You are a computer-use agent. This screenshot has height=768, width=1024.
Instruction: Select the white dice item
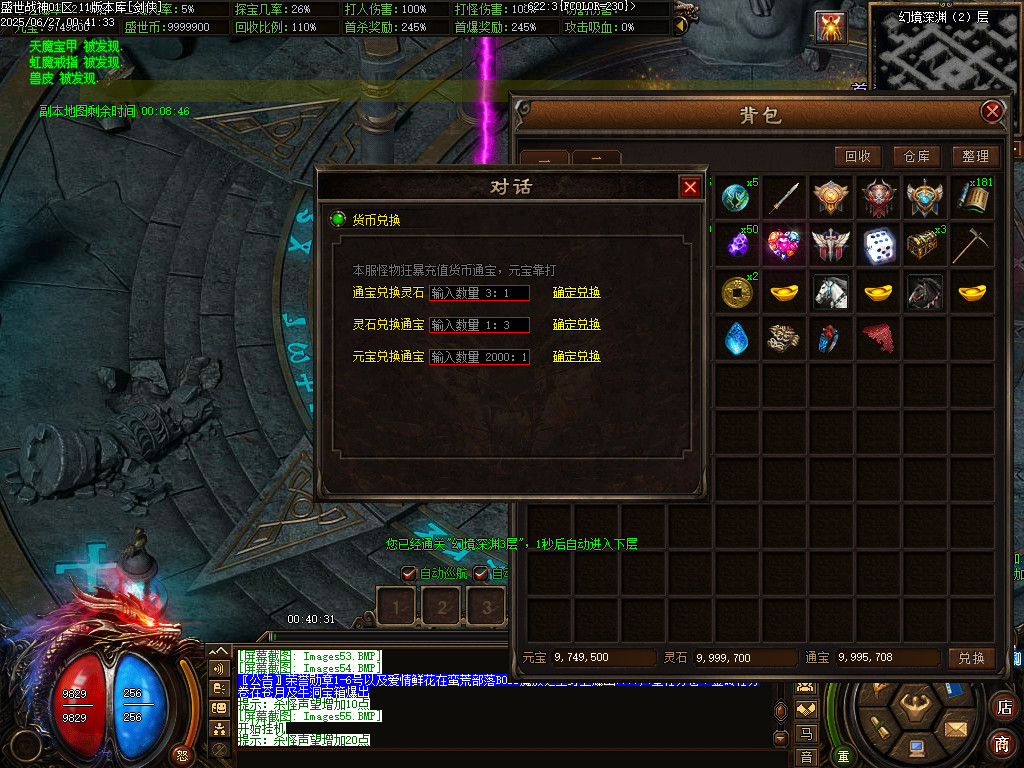[878, 245]
